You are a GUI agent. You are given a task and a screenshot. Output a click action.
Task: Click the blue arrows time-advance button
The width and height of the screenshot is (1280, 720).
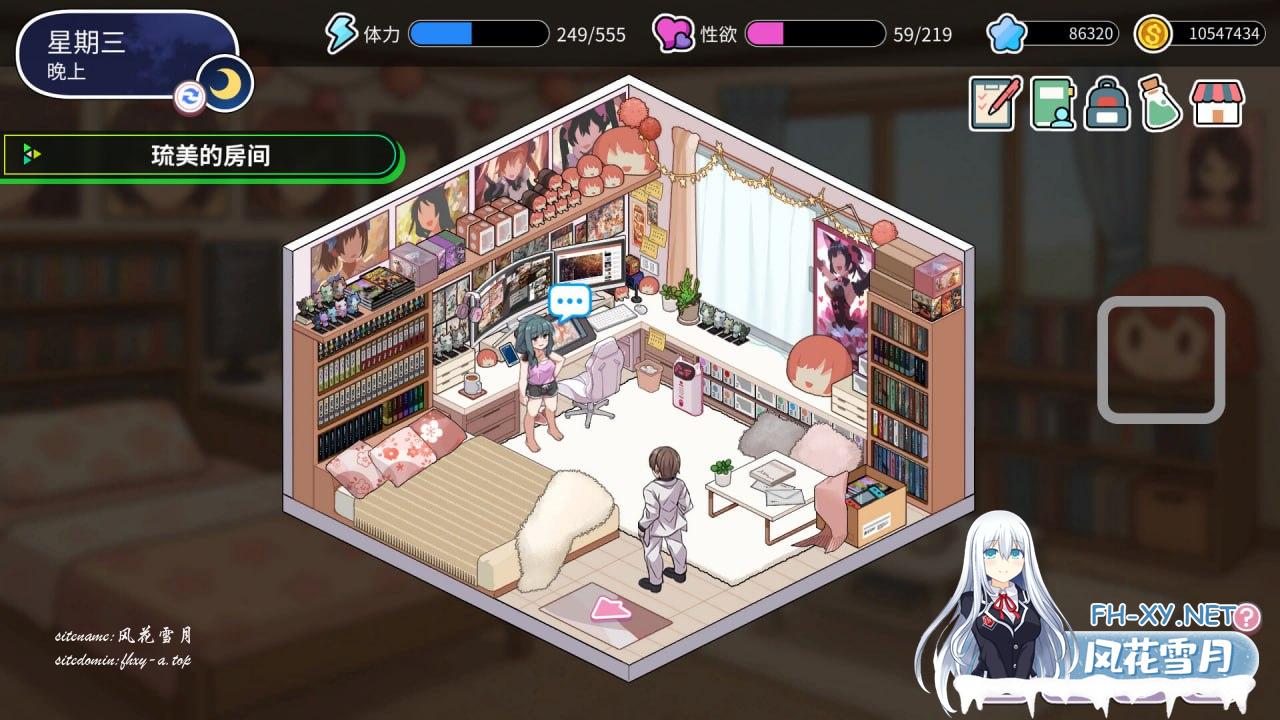pos(189,96)
